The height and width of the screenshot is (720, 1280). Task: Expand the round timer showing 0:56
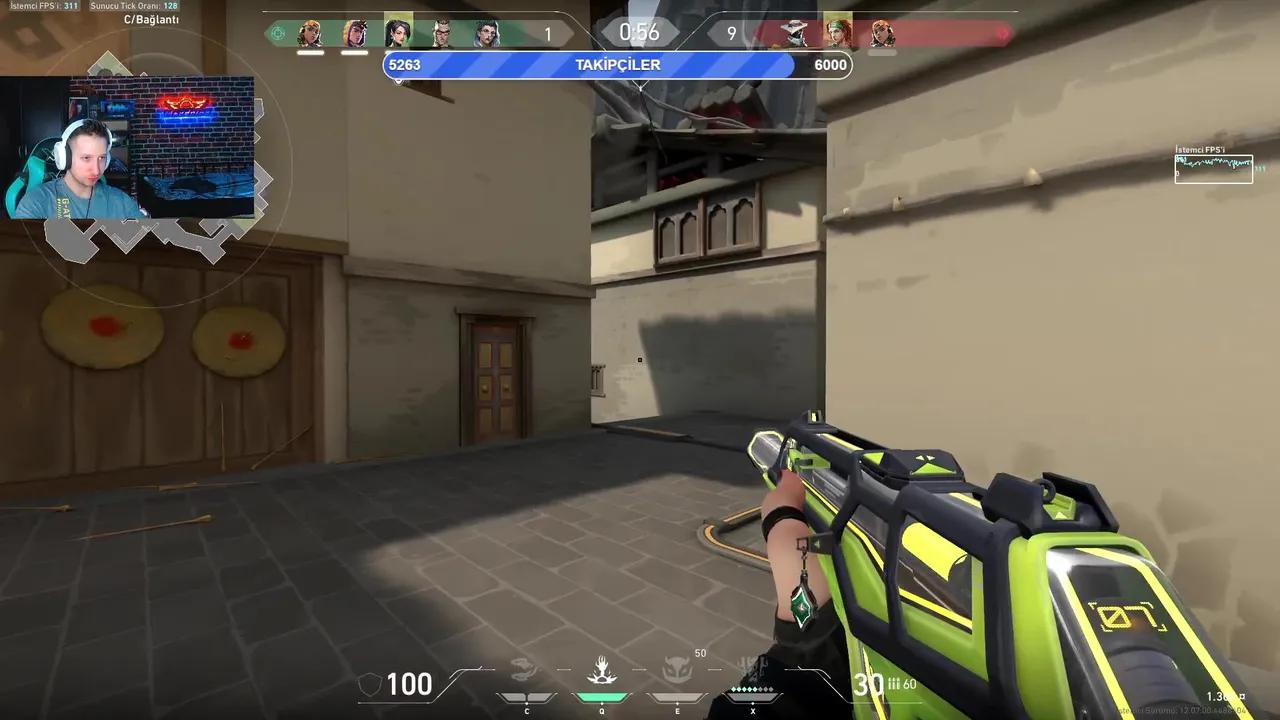(640, 32)
